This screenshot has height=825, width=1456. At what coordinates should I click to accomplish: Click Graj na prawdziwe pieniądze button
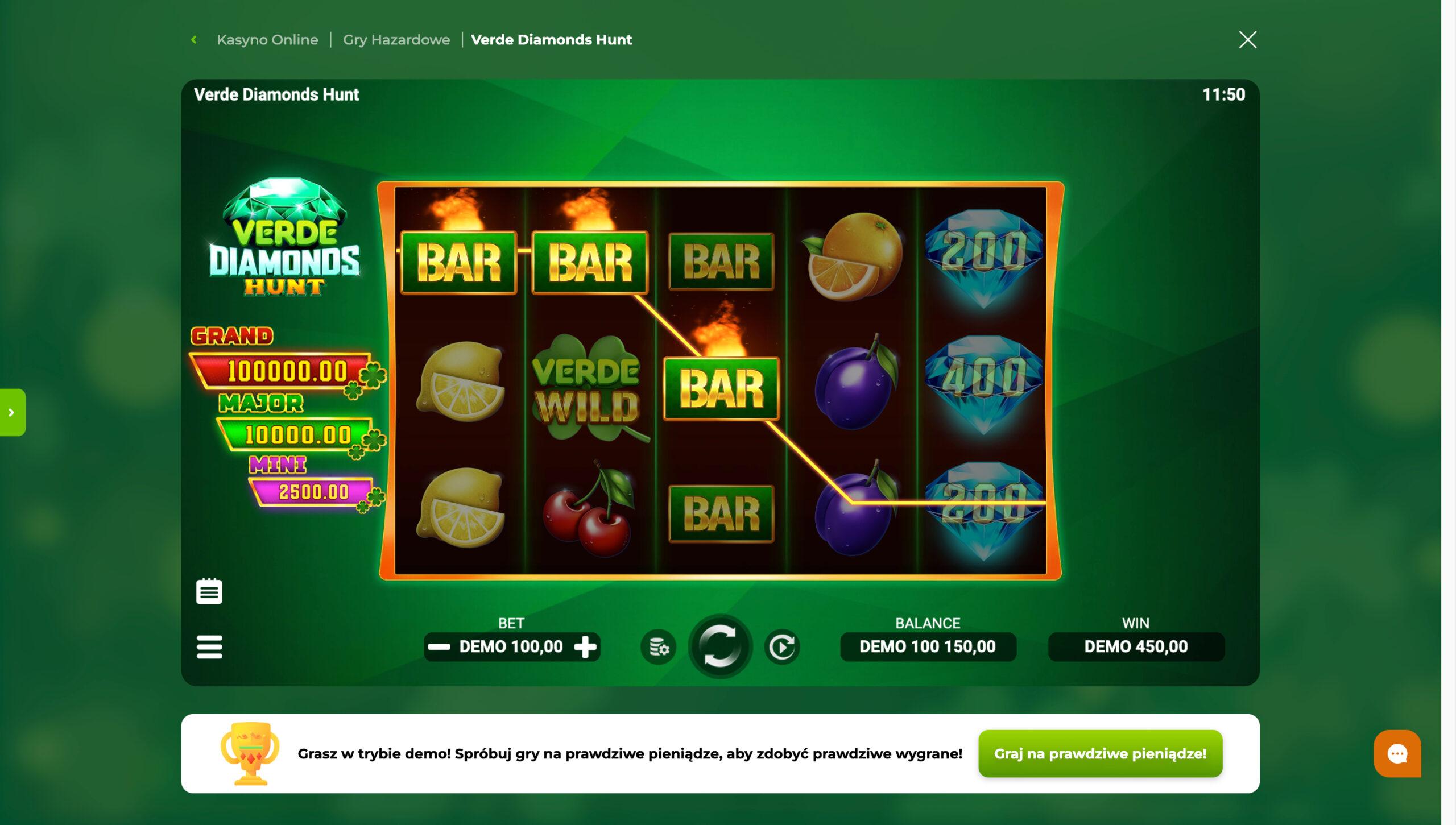1099,753
